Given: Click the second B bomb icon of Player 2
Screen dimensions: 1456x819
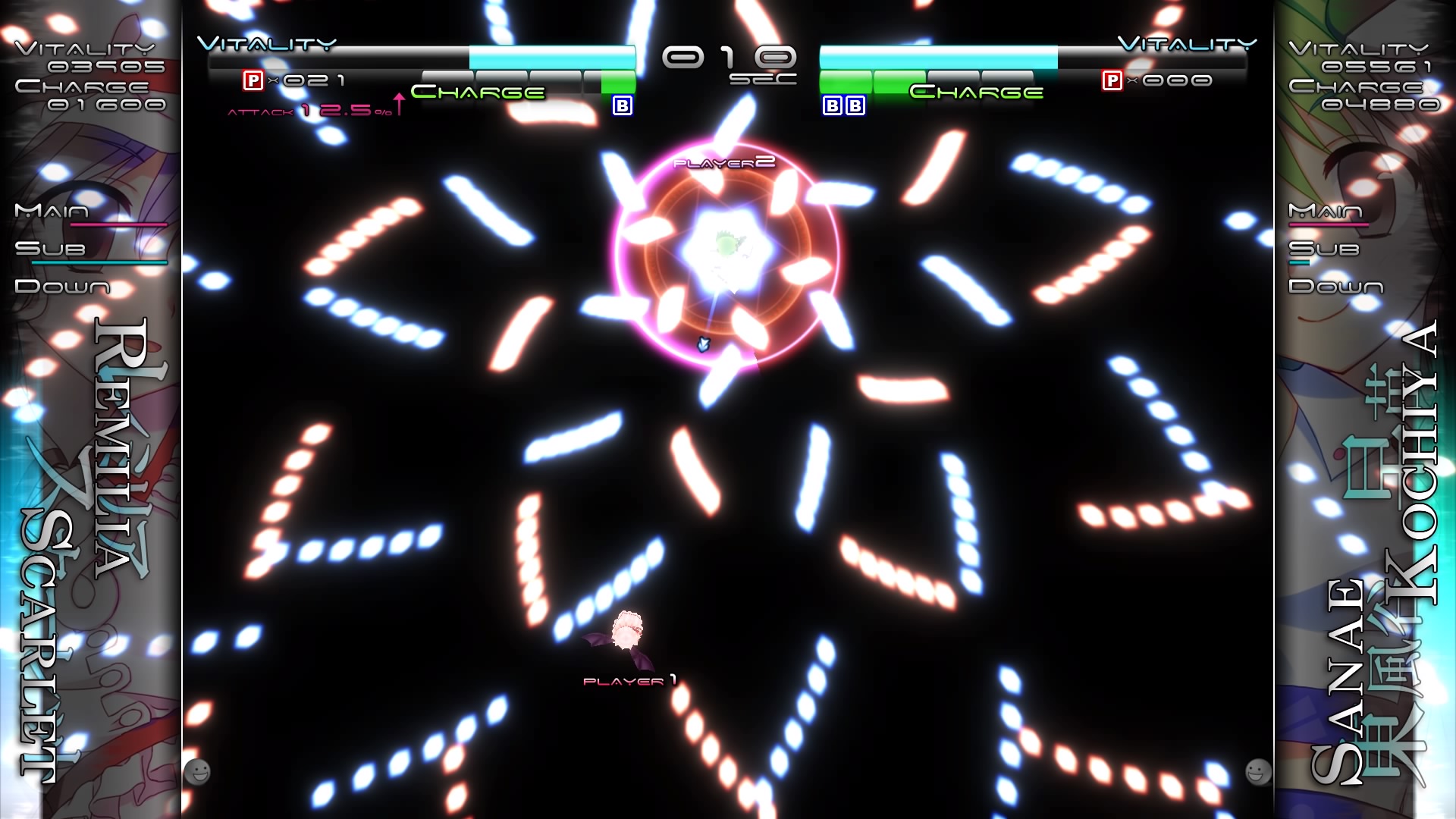Looking at the screenshot, I should point(856,106).
